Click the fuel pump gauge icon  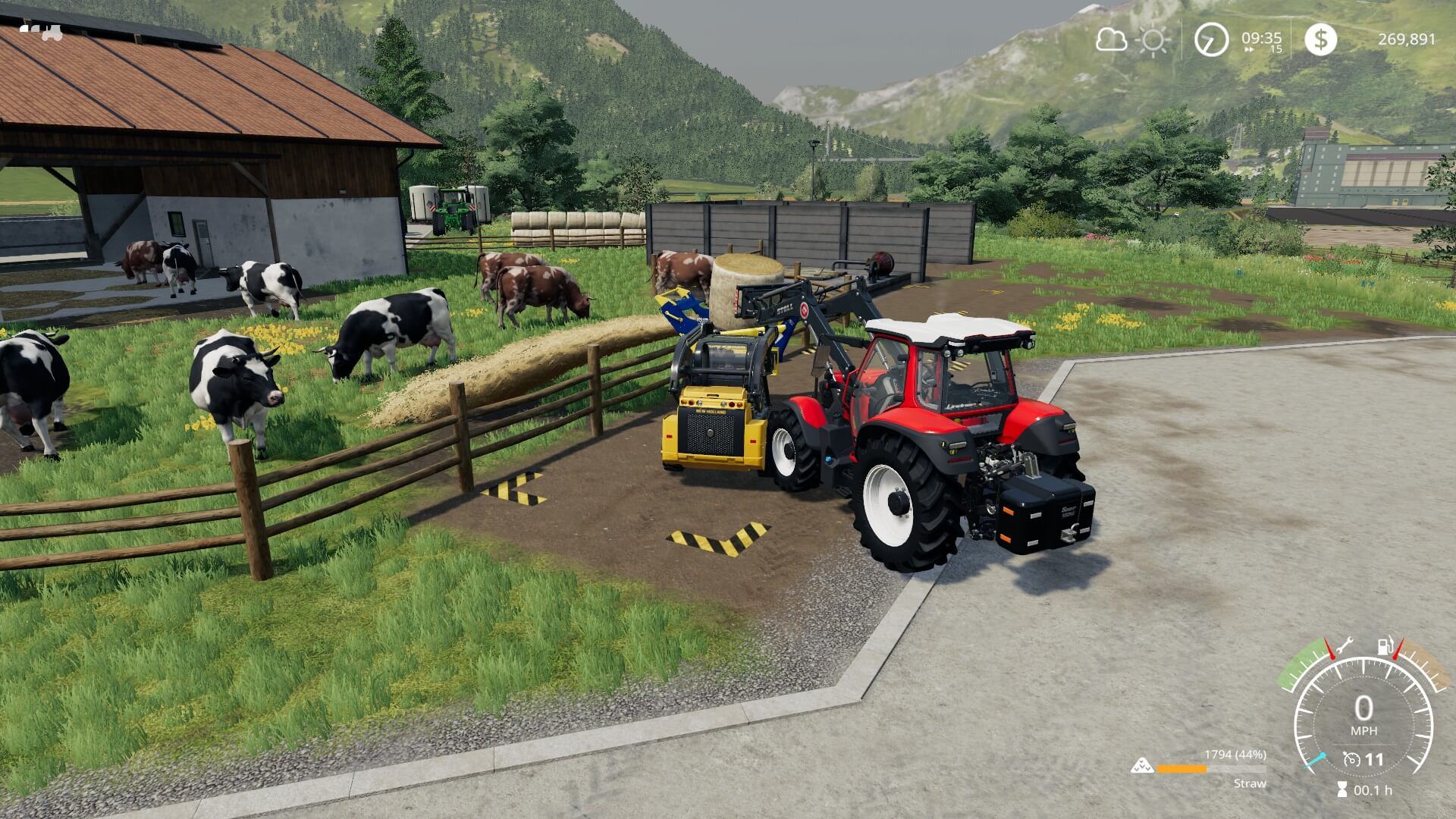1385,646
